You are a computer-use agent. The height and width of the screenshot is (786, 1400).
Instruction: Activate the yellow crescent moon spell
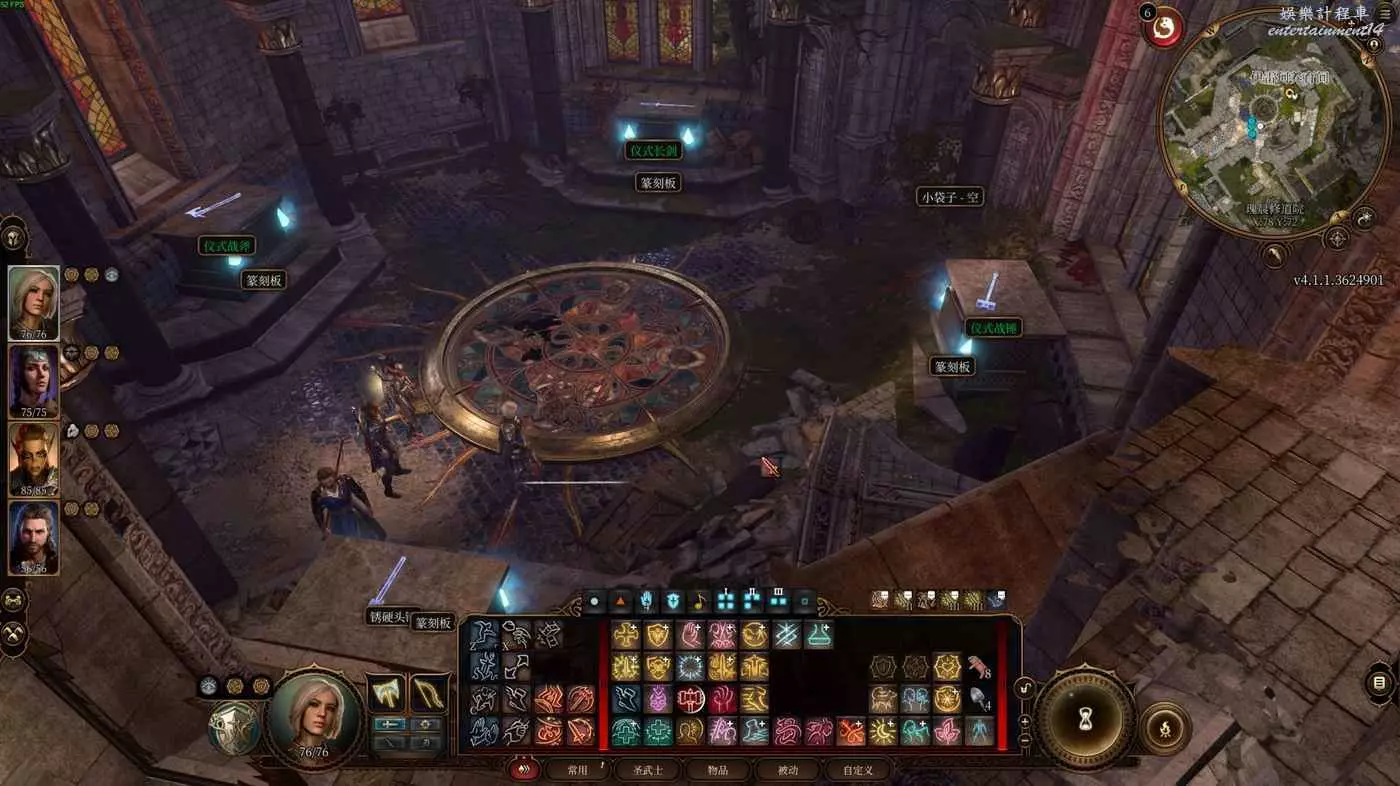coord(882,731)
